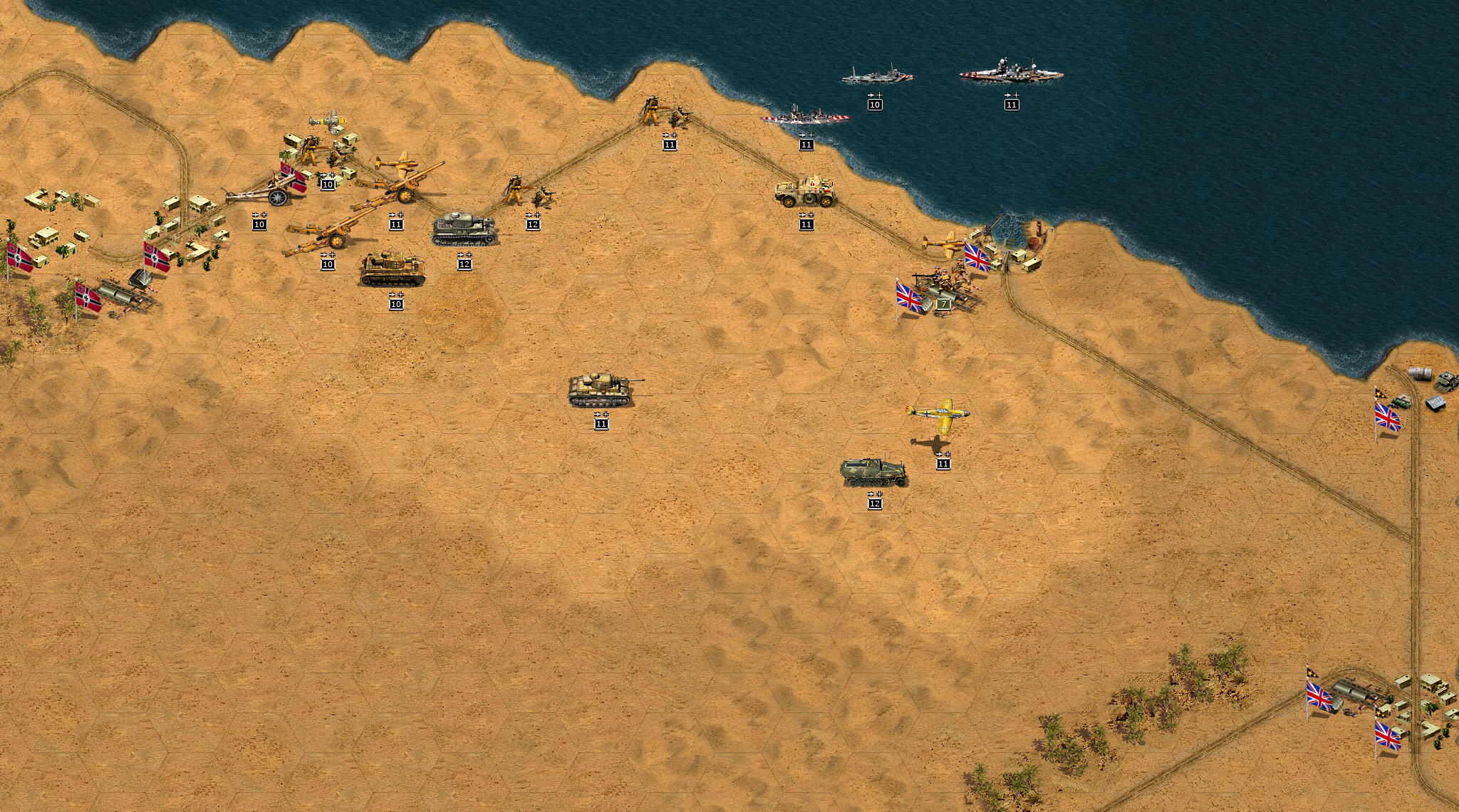Select the yellow fighter plane over the desert
Viewport: 1459px width, 812px height.
[x=940, y=414]
